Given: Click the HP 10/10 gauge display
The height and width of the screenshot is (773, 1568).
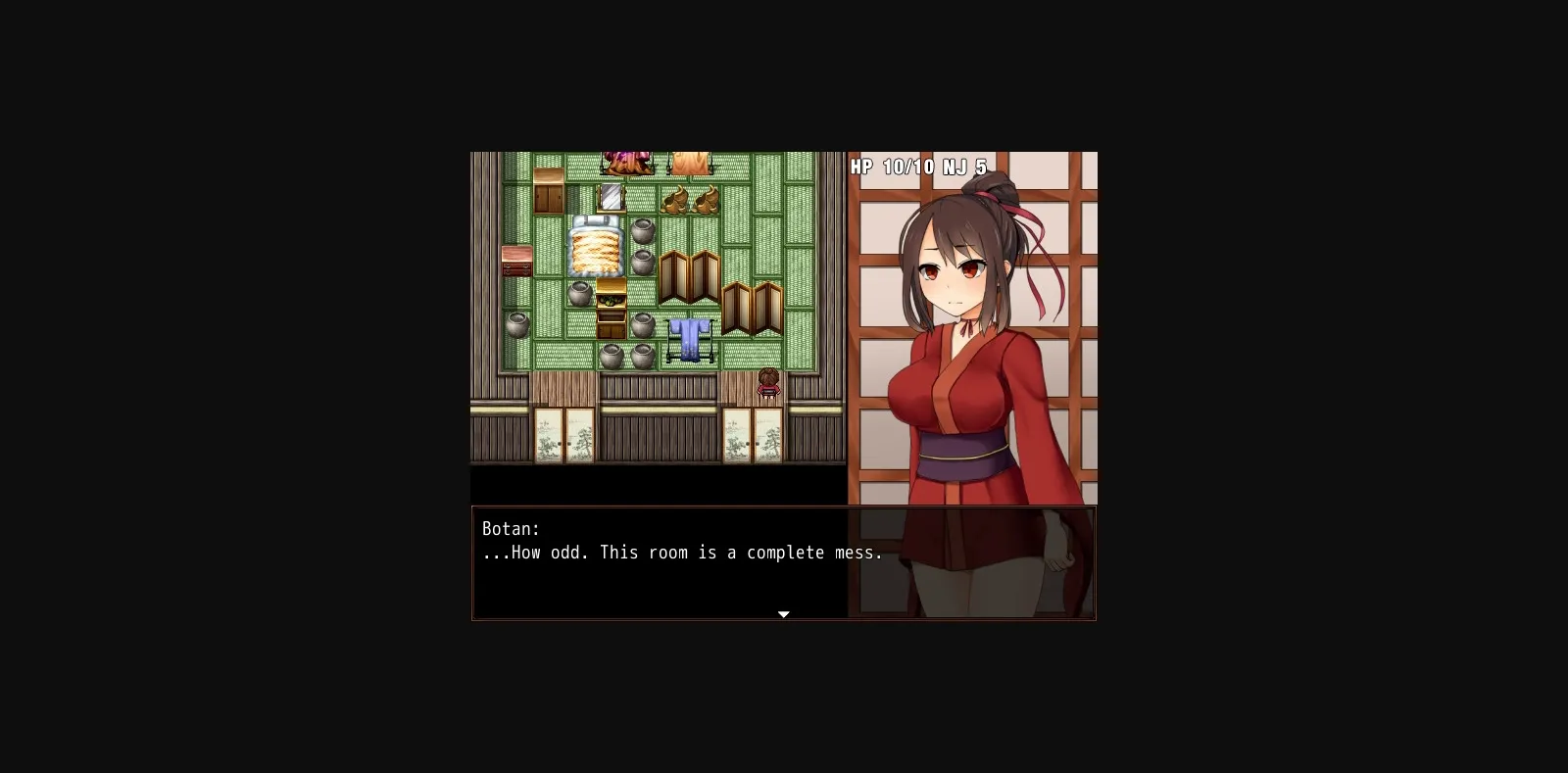Looking at the screenshot, I should [890, 166].
